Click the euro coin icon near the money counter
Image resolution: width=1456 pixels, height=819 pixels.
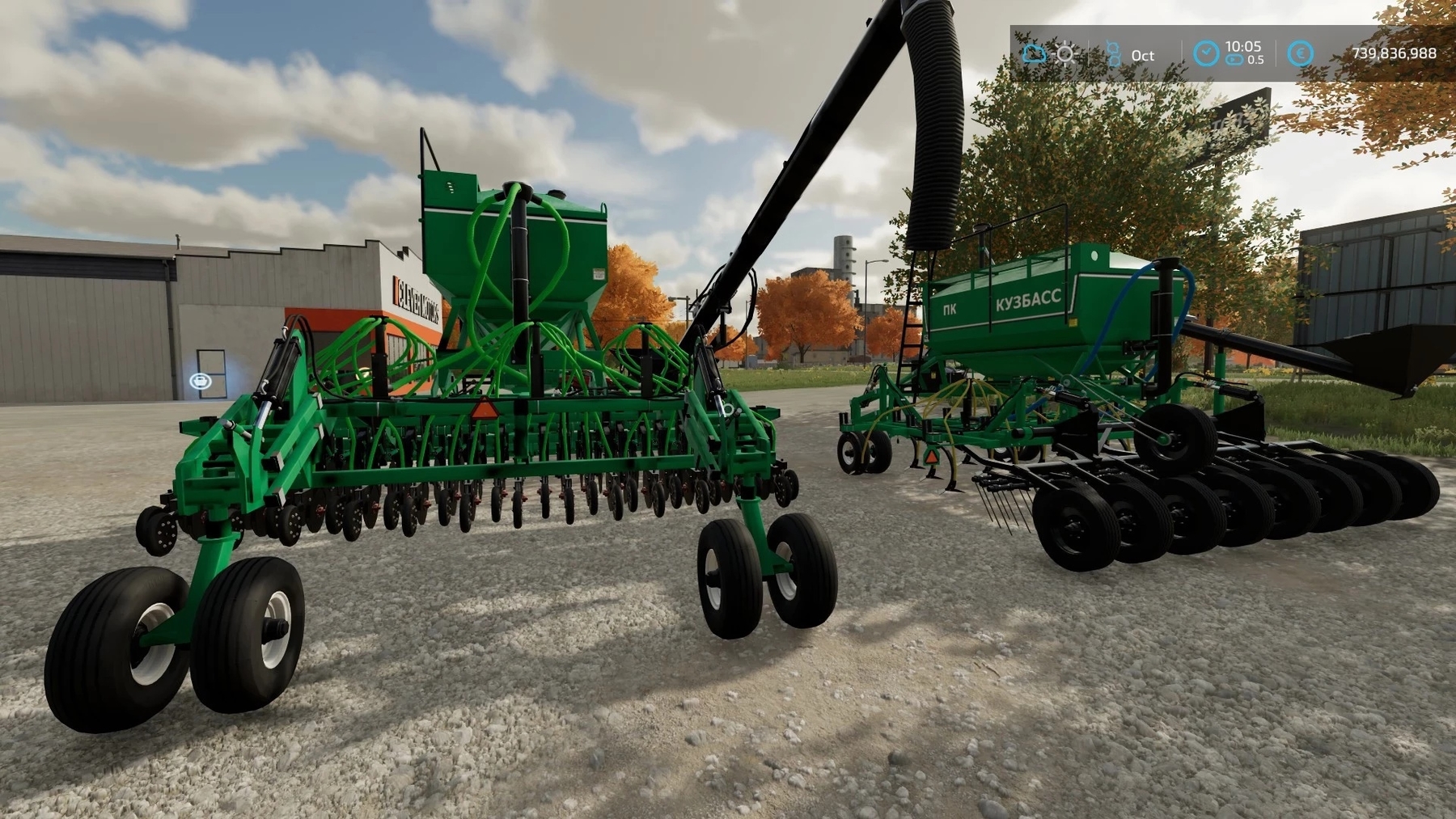click(1301, 53)
